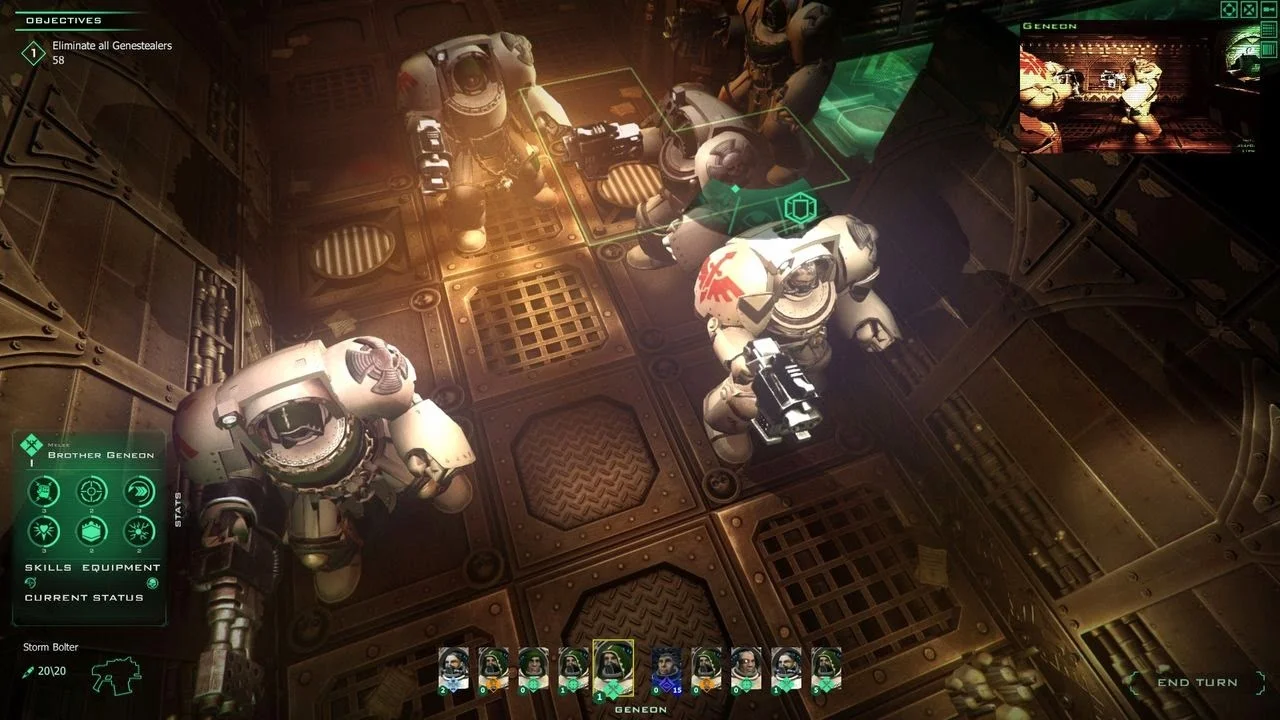
Task: Open the vertical Stats tab
Action: tap(178, 509)
